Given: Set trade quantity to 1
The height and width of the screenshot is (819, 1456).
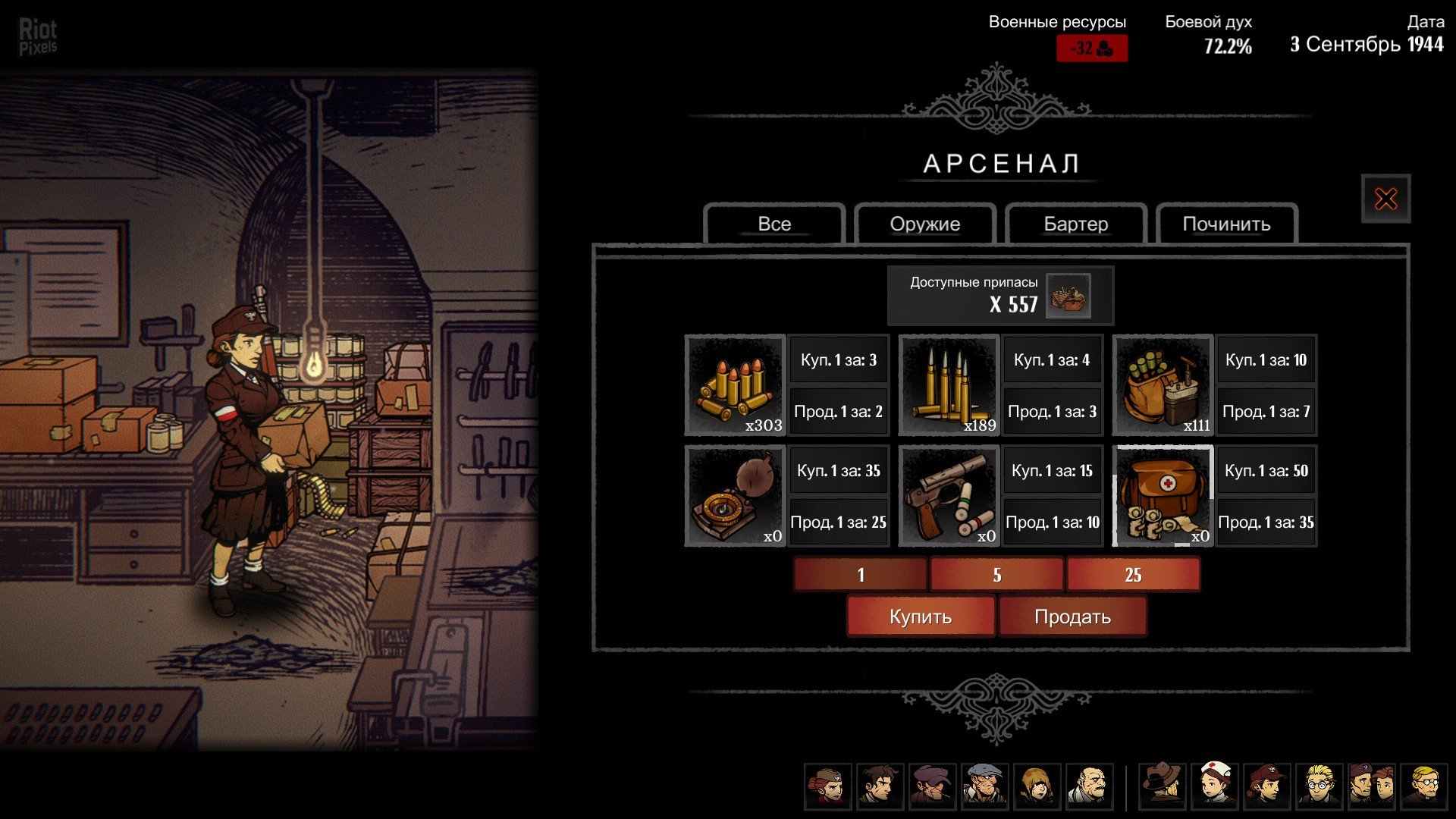Looking at the screenshot, I should tap(861, 575).
